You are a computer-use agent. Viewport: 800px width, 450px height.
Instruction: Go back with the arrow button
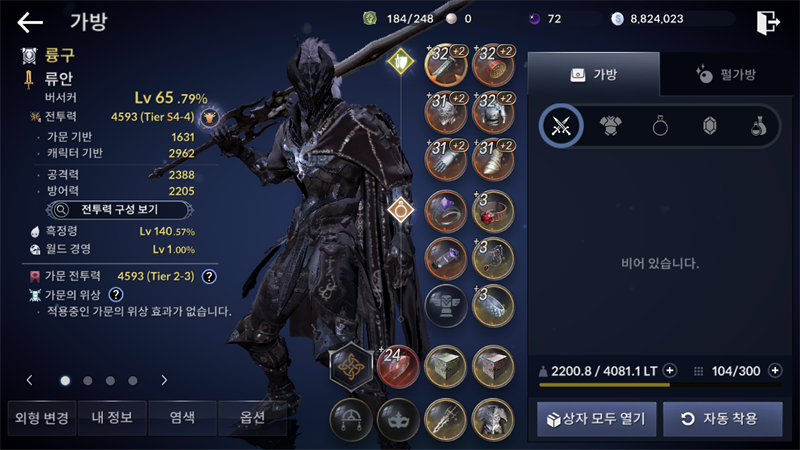pyautogui.click(x=30, y=21)
